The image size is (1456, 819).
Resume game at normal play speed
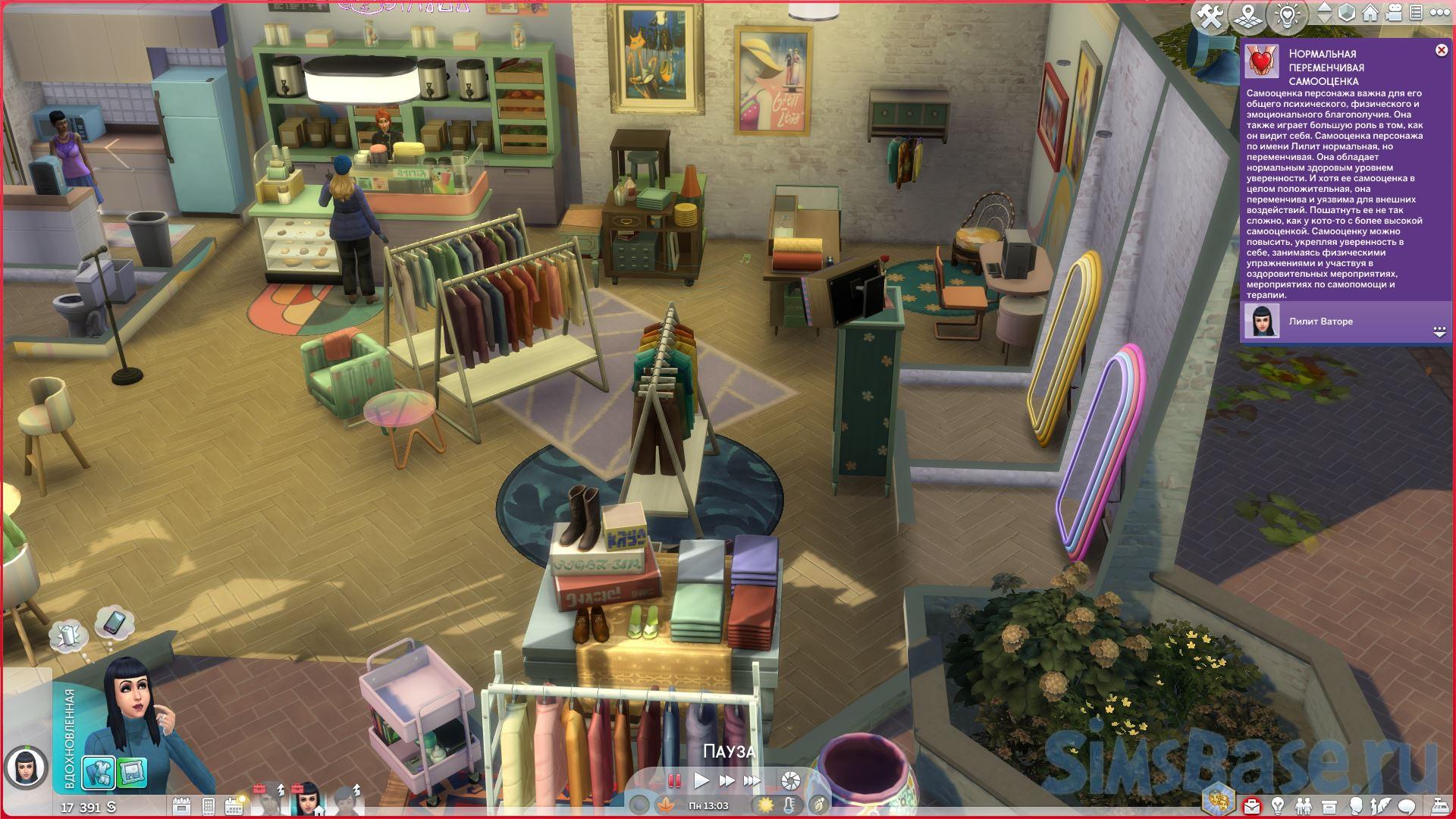701,780
